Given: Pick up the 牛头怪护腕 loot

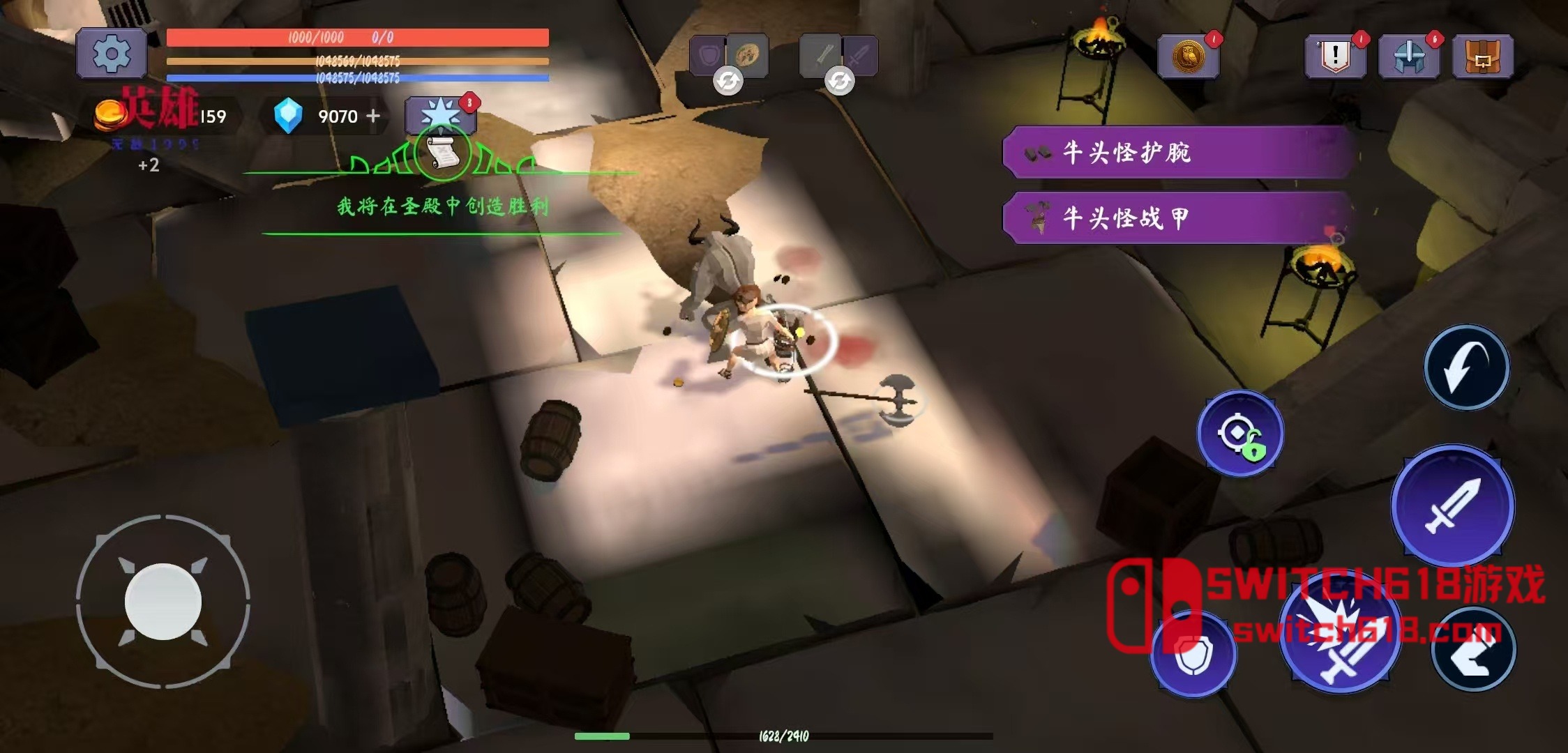Looking at the screenshot, I should point(1179,152).
